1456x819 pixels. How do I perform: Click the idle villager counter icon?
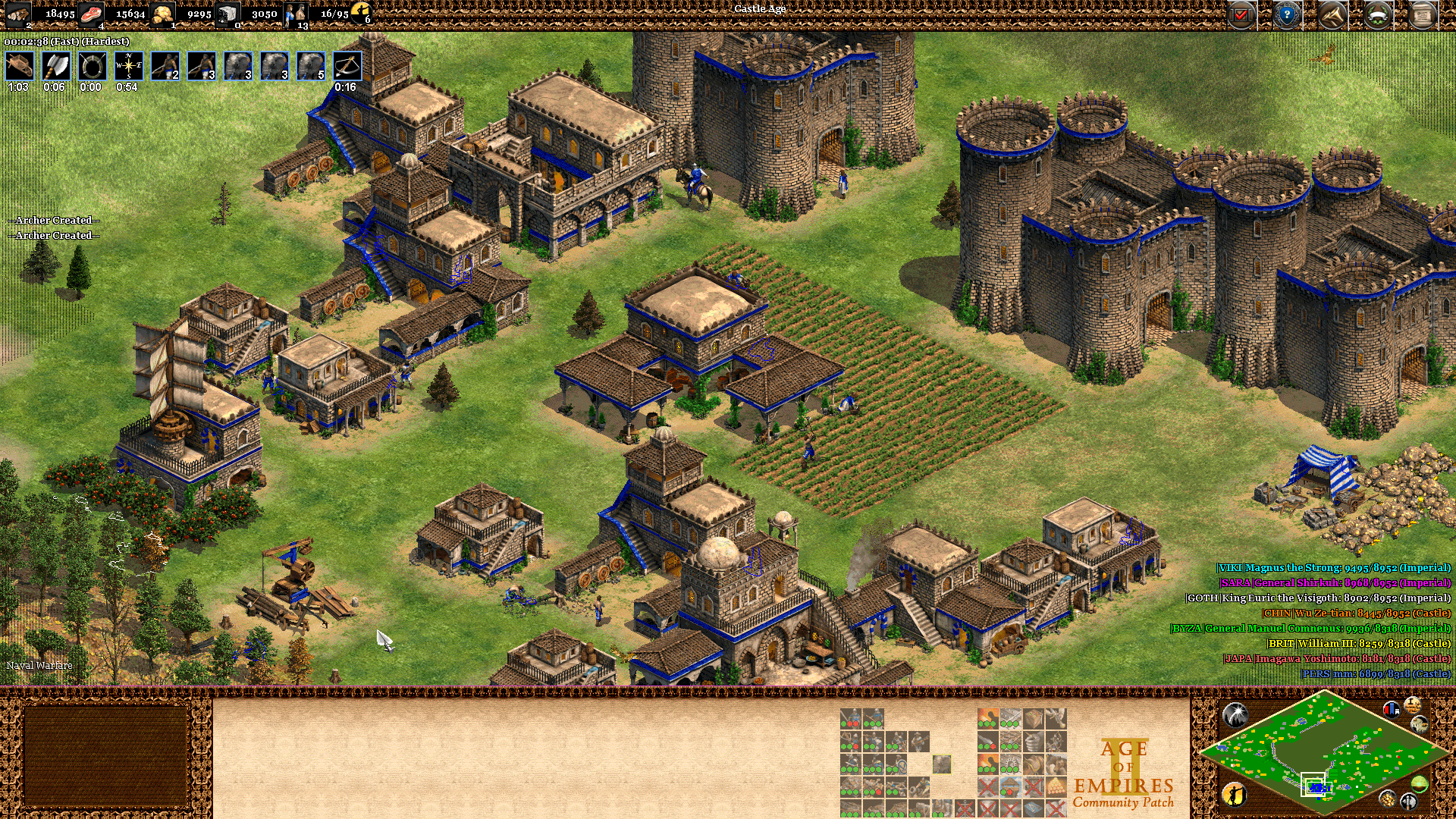click(x=362, y=11)
